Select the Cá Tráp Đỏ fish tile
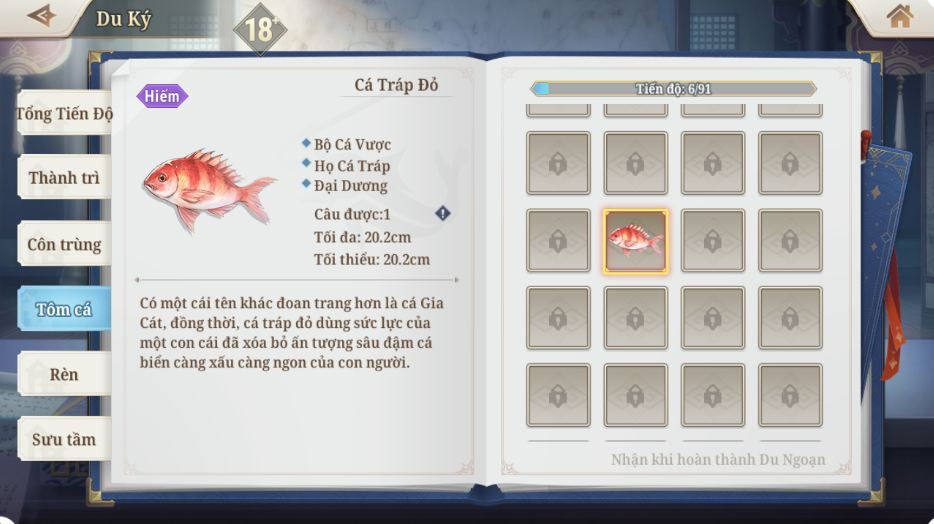 (x=635, y=241)
